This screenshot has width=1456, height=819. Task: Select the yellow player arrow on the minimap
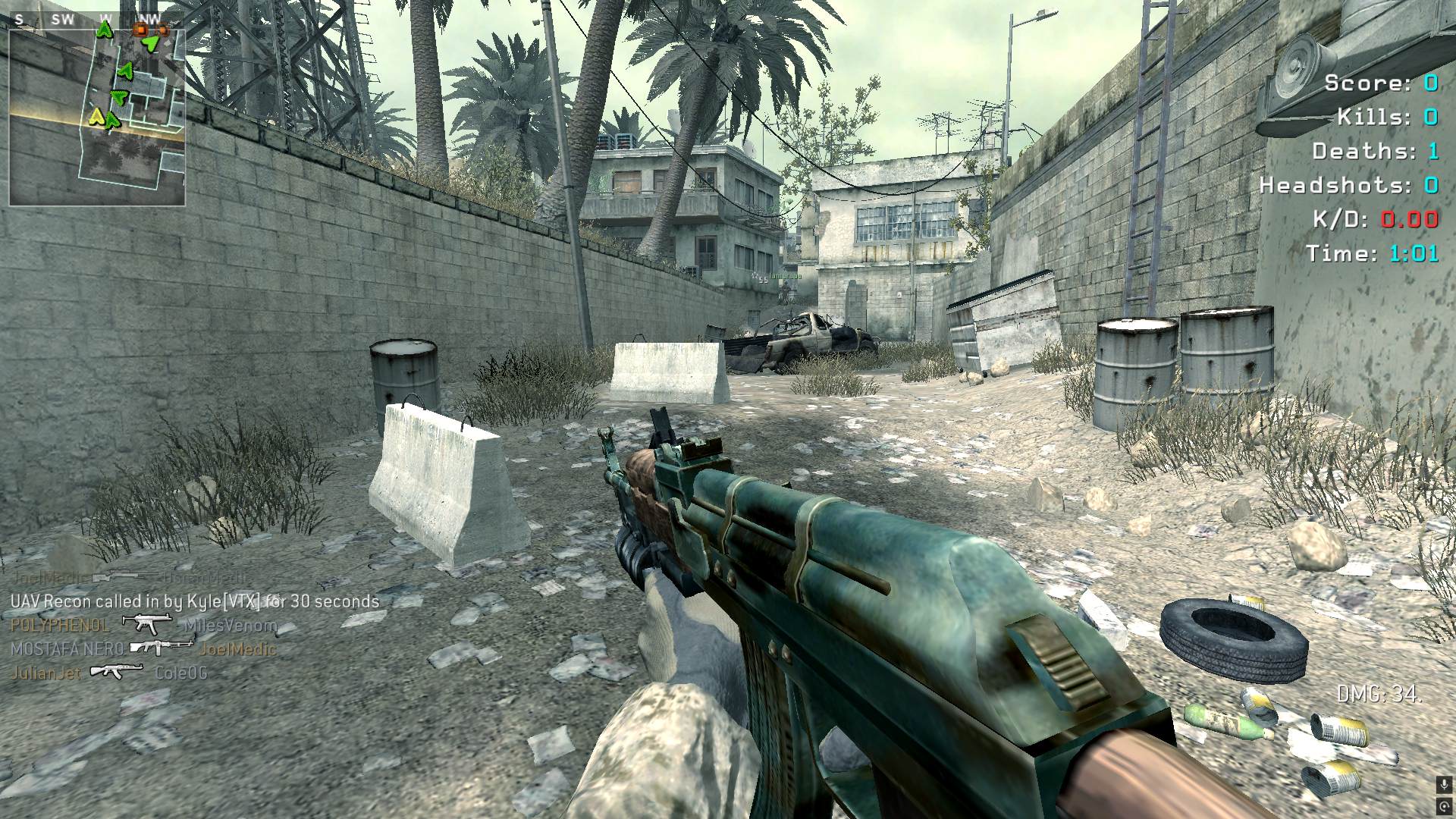pos(96,116)
